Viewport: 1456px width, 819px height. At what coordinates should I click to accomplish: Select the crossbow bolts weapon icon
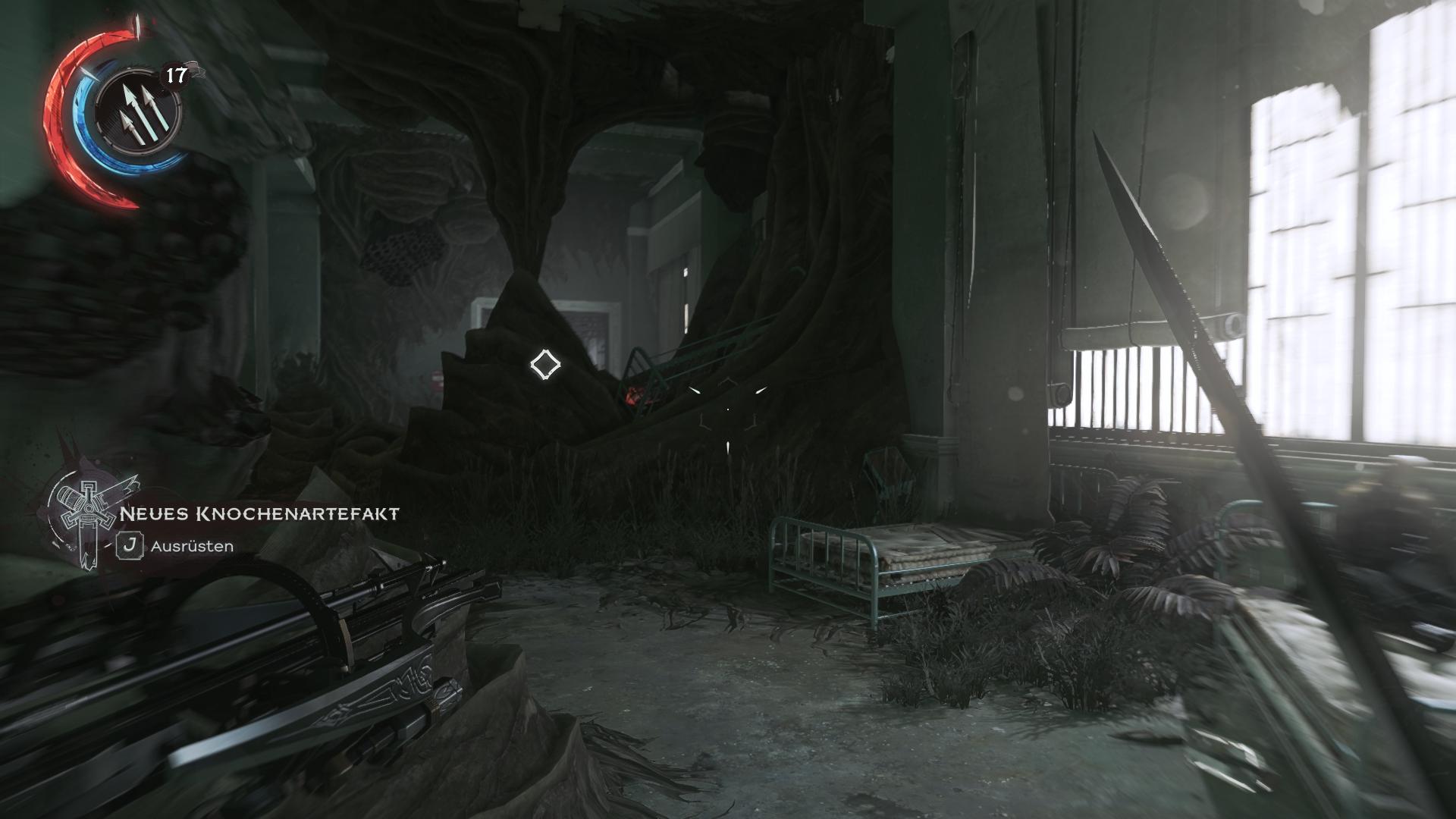[x=138, y=112]
